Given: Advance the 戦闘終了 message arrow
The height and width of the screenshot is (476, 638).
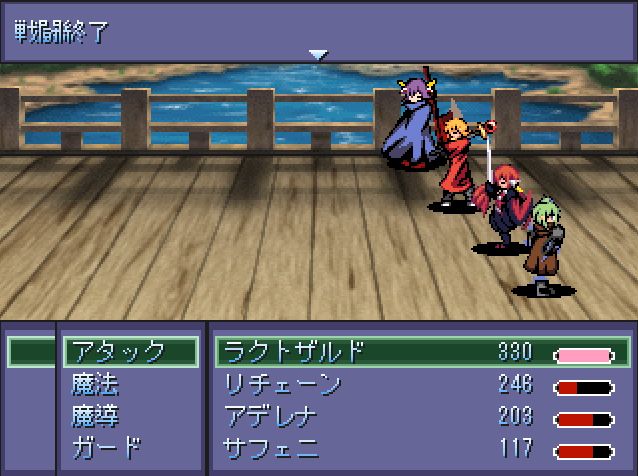Looking at the screenshot, I should 318,55.
